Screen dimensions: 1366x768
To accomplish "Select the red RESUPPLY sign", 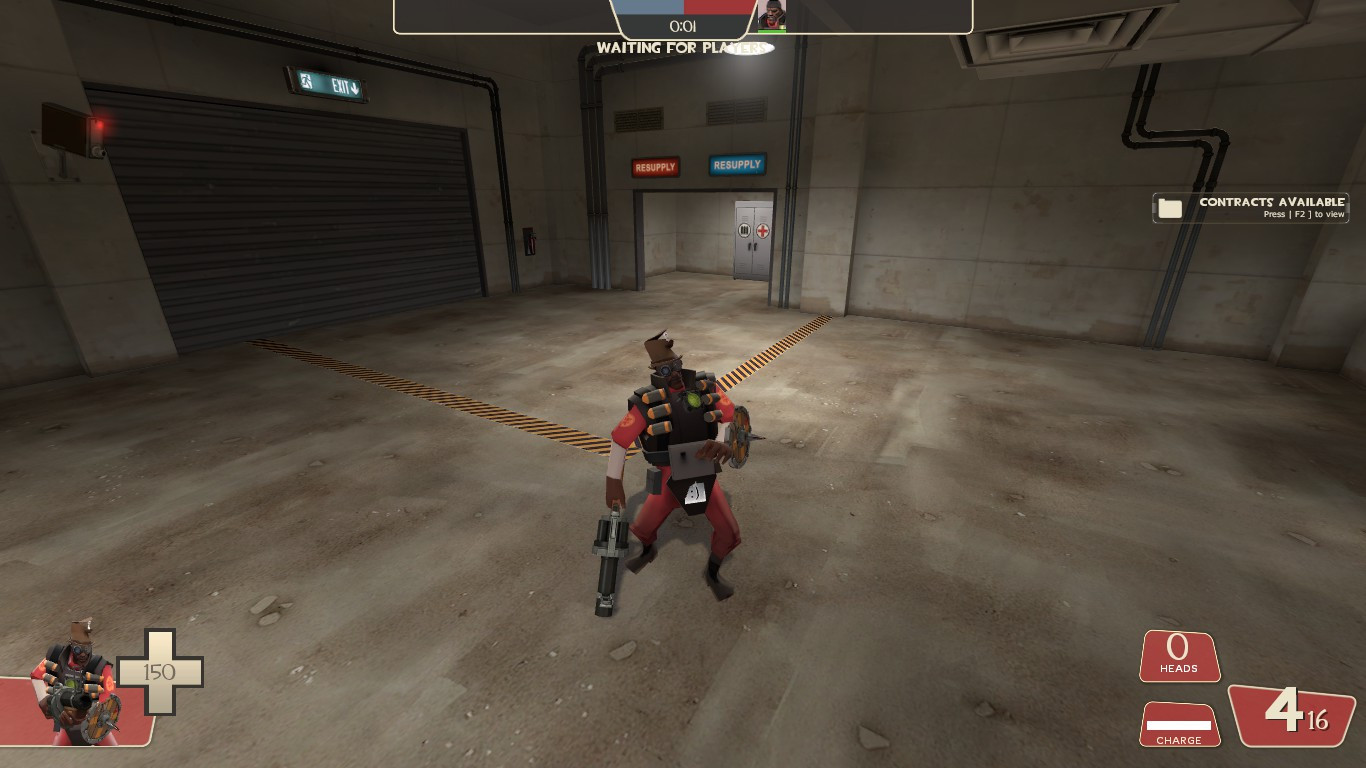I will point(655,166).
